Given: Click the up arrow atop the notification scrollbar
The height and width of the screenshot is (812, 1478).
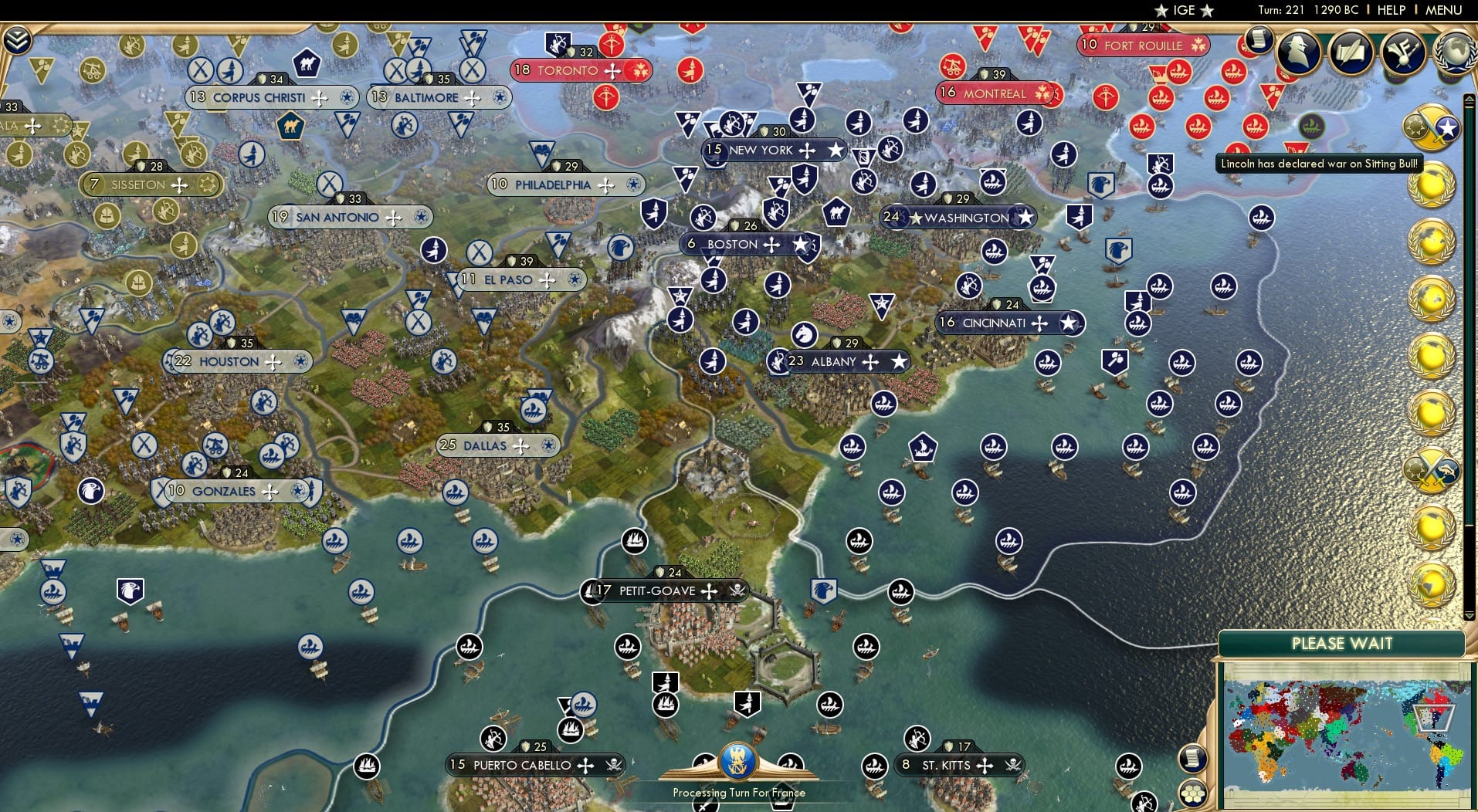Looking at the screenshot, I should pyautogui.click(x=1470, y=99).
